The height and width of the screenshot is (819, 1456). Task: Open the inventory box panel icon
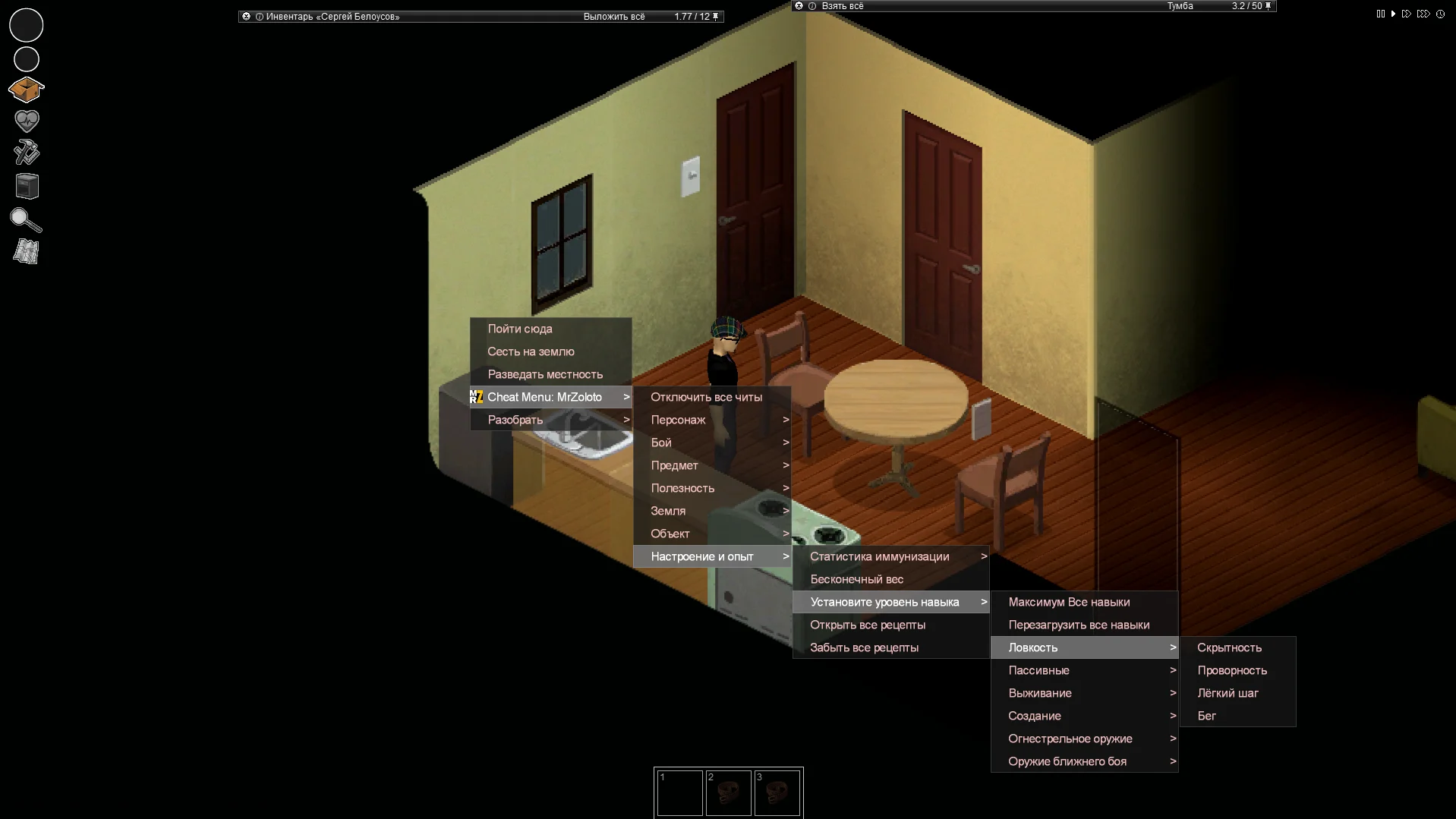pyautogui.click(x=27, y=90)
